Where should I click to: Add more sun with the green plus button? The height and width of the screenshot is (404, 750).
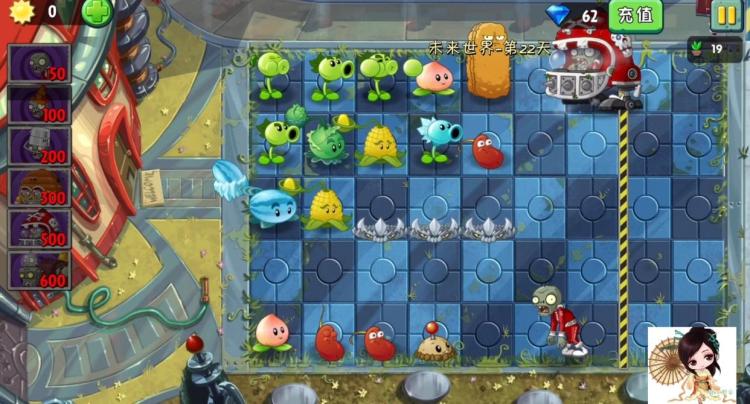pos(97,13)
